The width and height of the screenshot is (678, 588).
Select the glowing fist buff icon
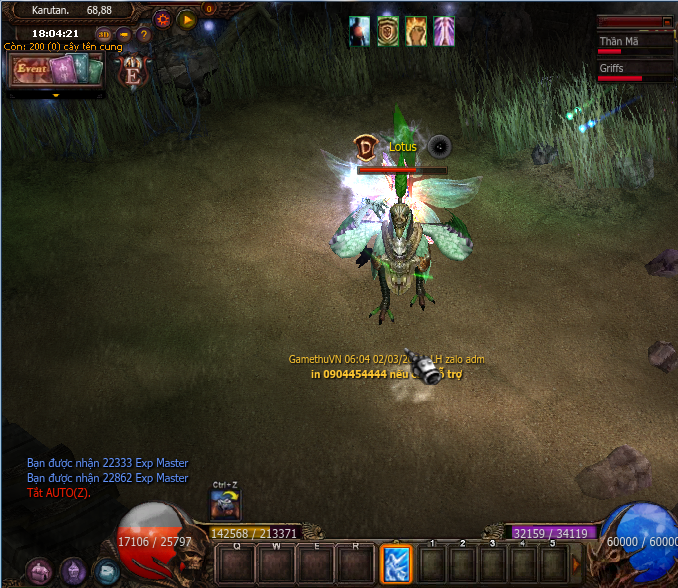(415, 31)
